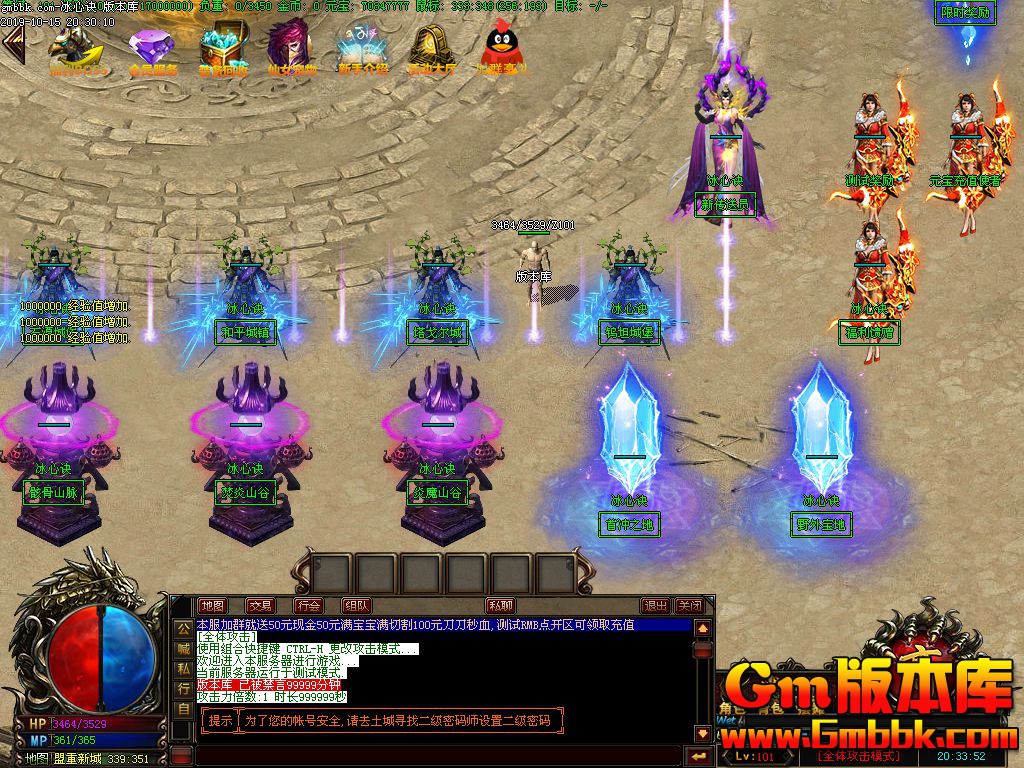
Task: Open the 新手介绍 glowing book icon
Action: pyautogui.click(x=362, y=50)
